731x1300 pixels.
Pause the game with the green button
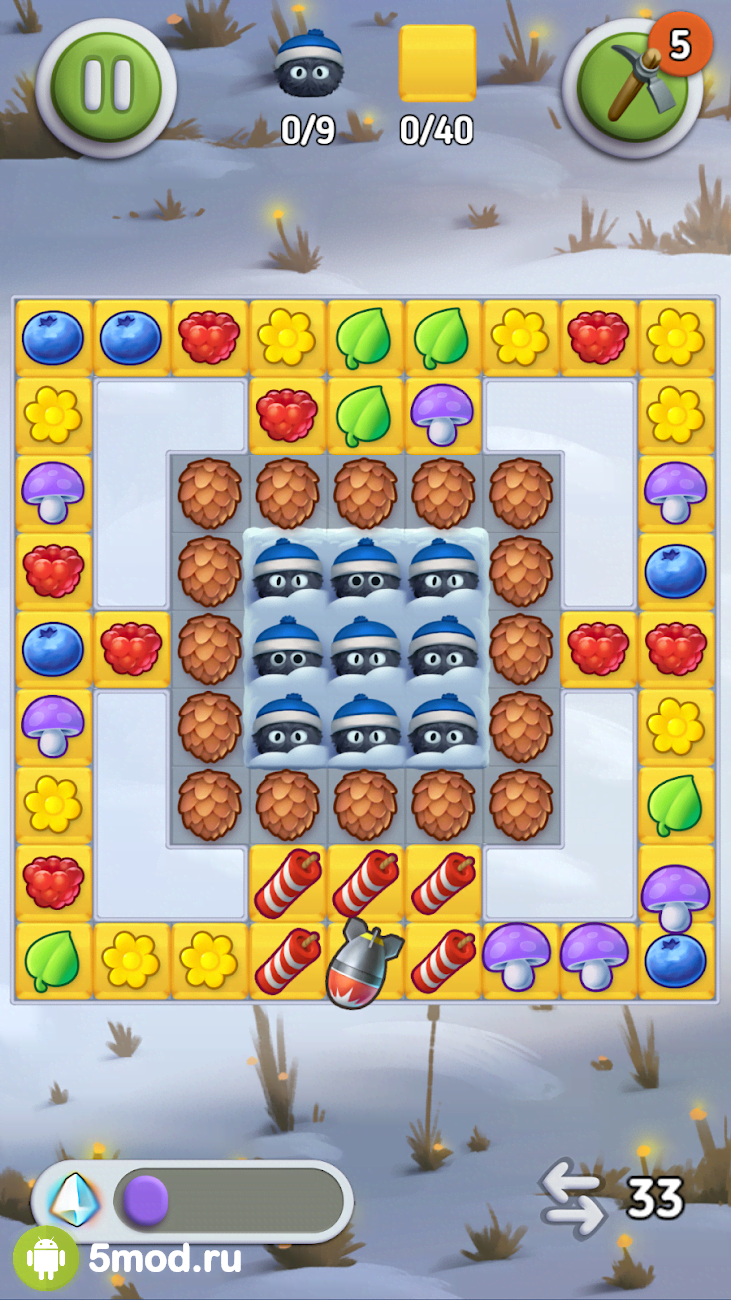click(106, 85)
